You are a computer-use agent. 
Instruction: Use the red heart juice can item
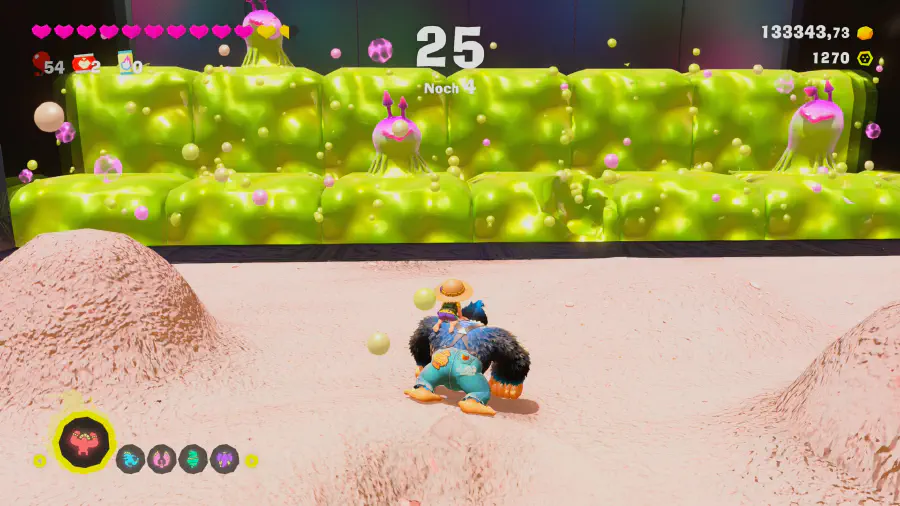(84, 64)
